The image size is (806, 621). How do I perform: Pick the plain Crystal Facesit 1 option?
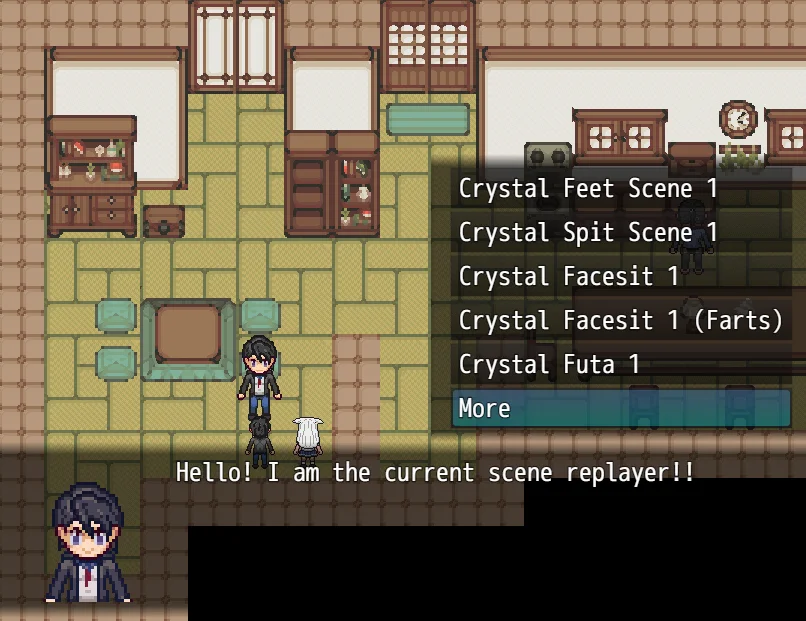pyautogui.click(x=568, y=276)
